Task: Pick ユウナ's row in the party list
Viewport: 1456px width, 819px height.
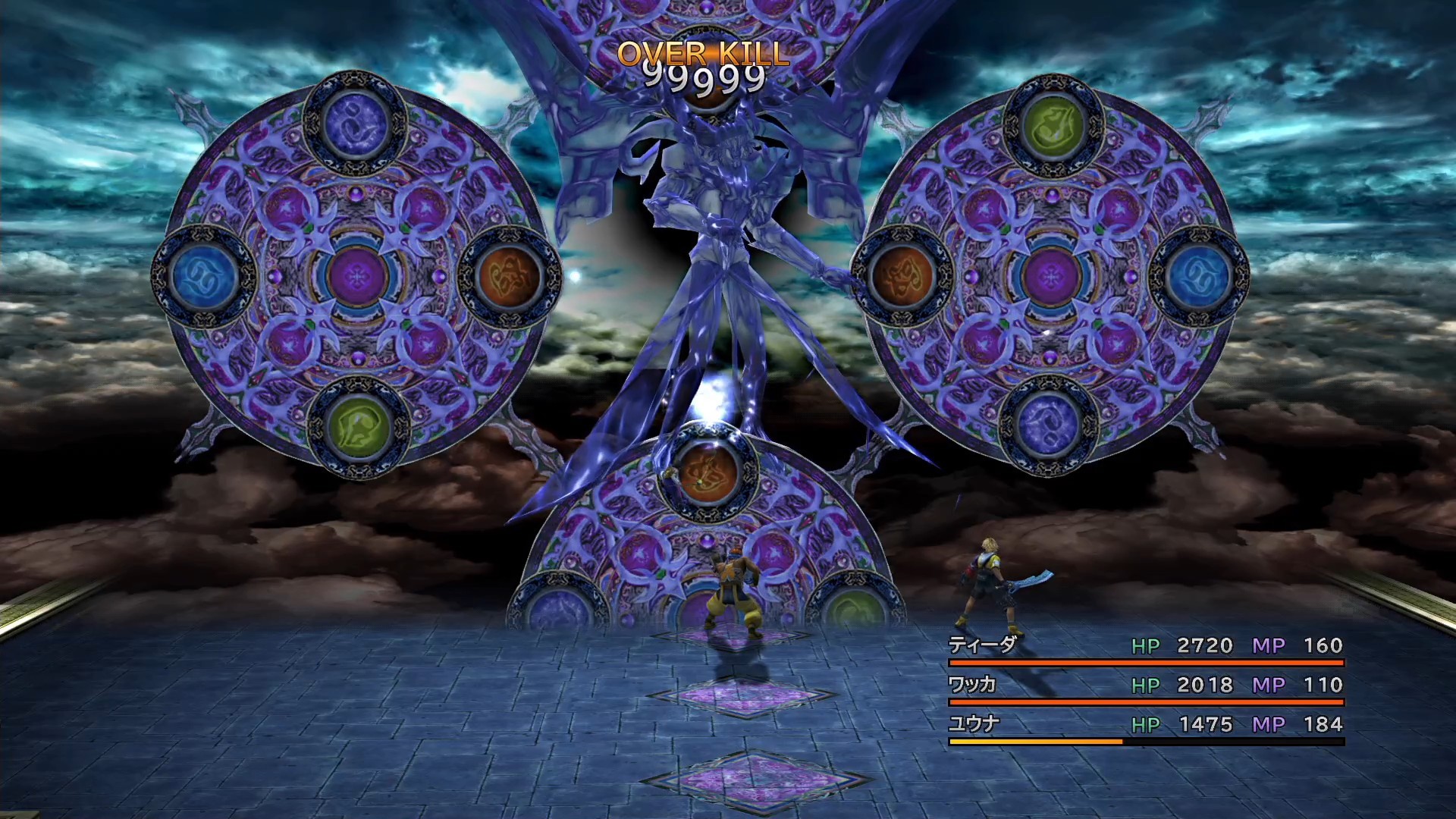Action: pos(974,724)
